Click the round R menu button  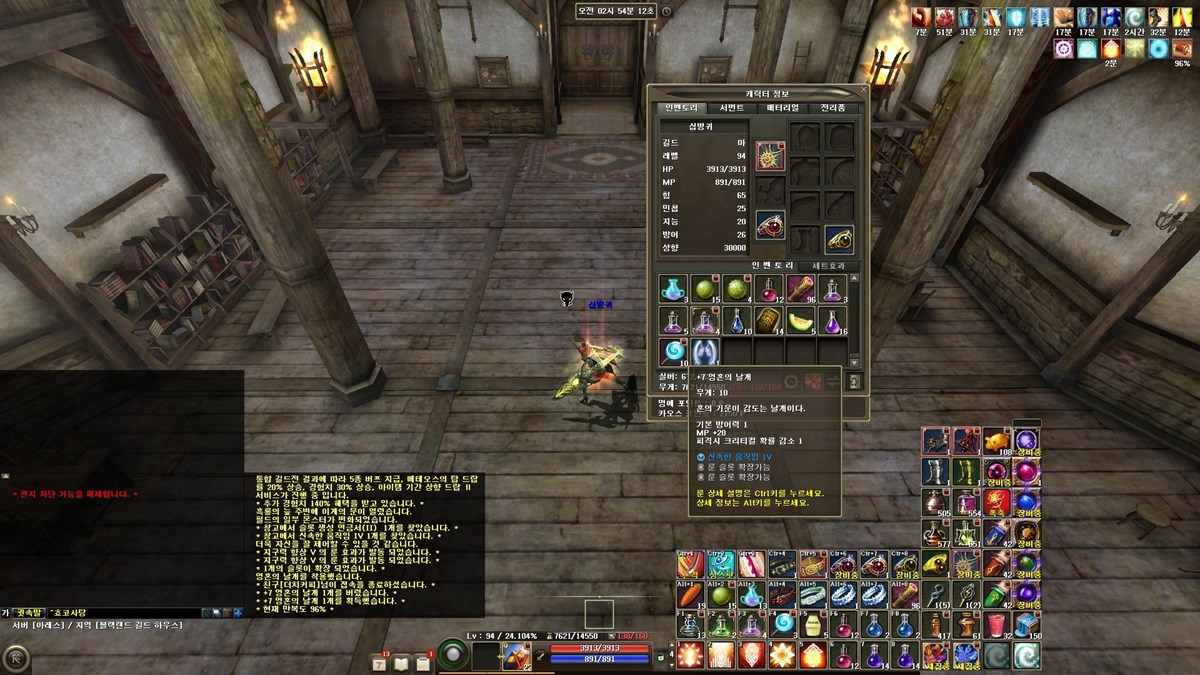pyautogui.click(x=15, y=658)
